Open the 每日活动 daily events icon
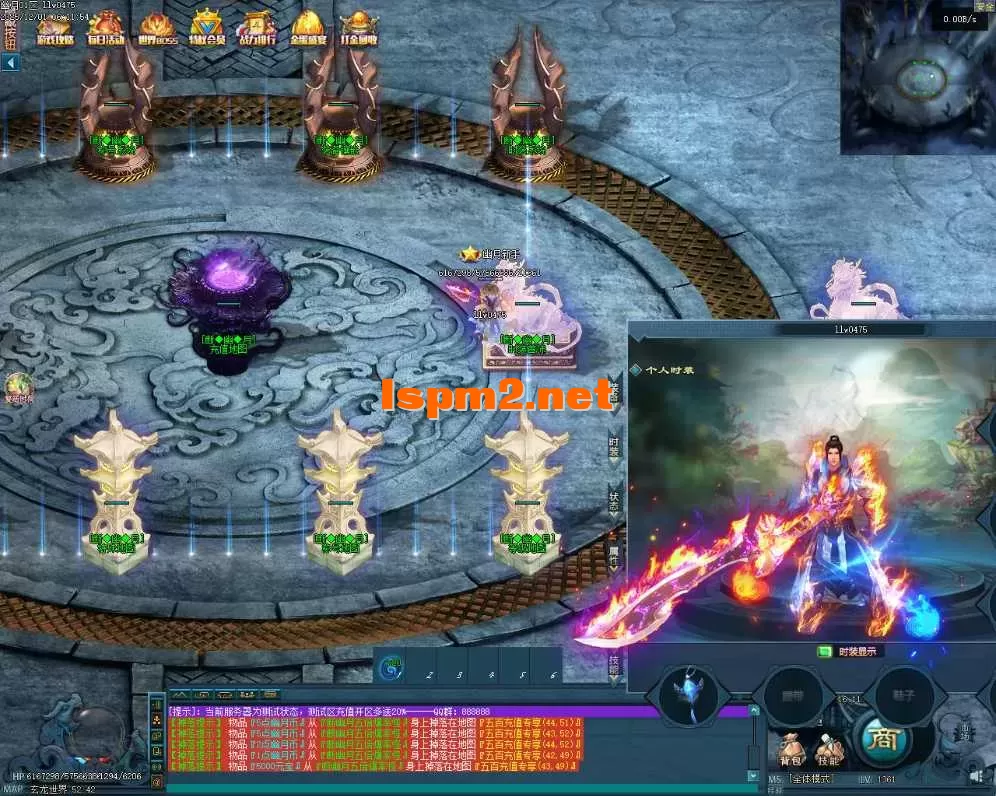This screenshot has height=796, width=996. (x=106, y=29)
